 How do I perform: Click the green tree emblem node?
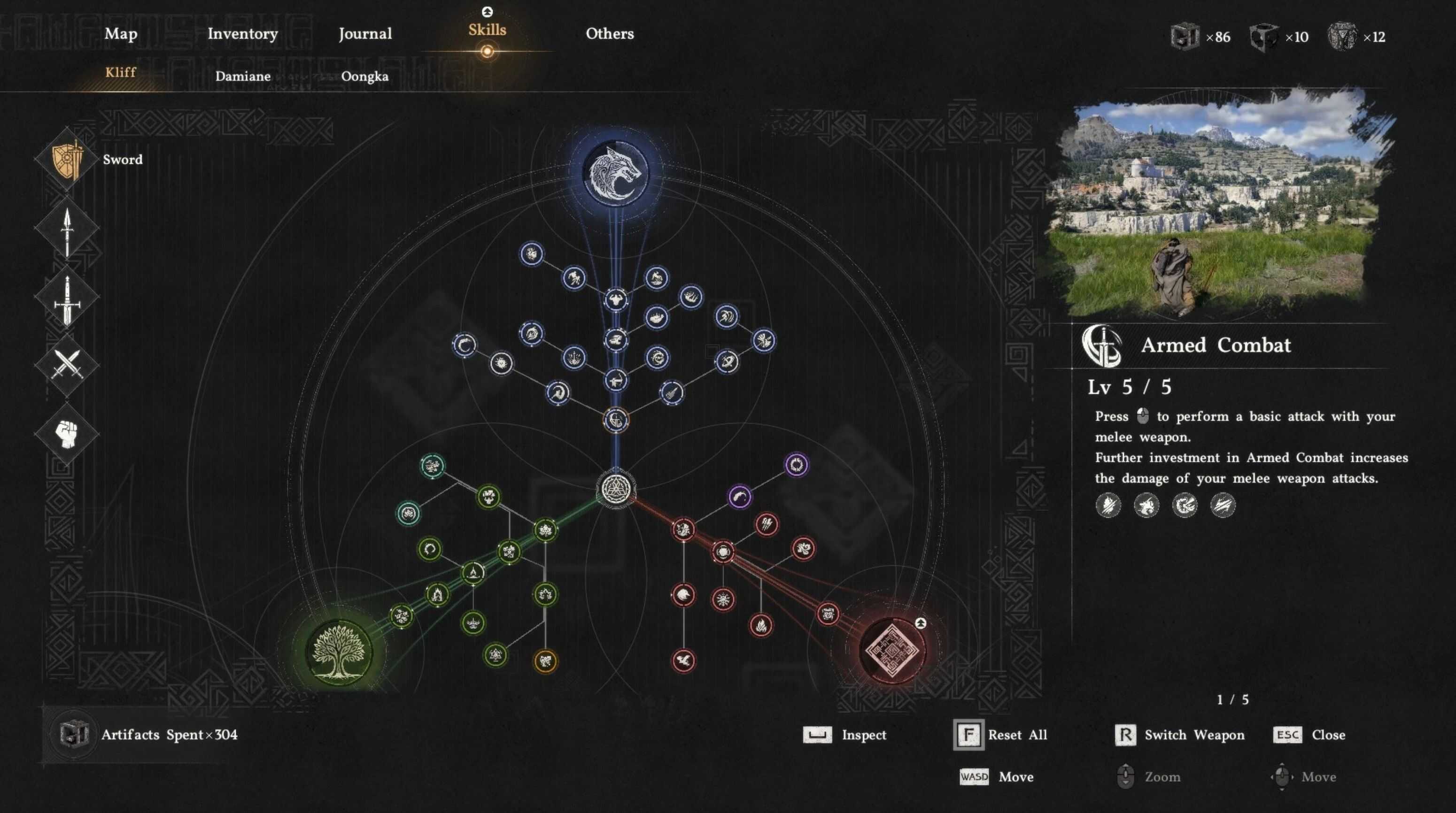pyautogui.click(x=339, y=652)
